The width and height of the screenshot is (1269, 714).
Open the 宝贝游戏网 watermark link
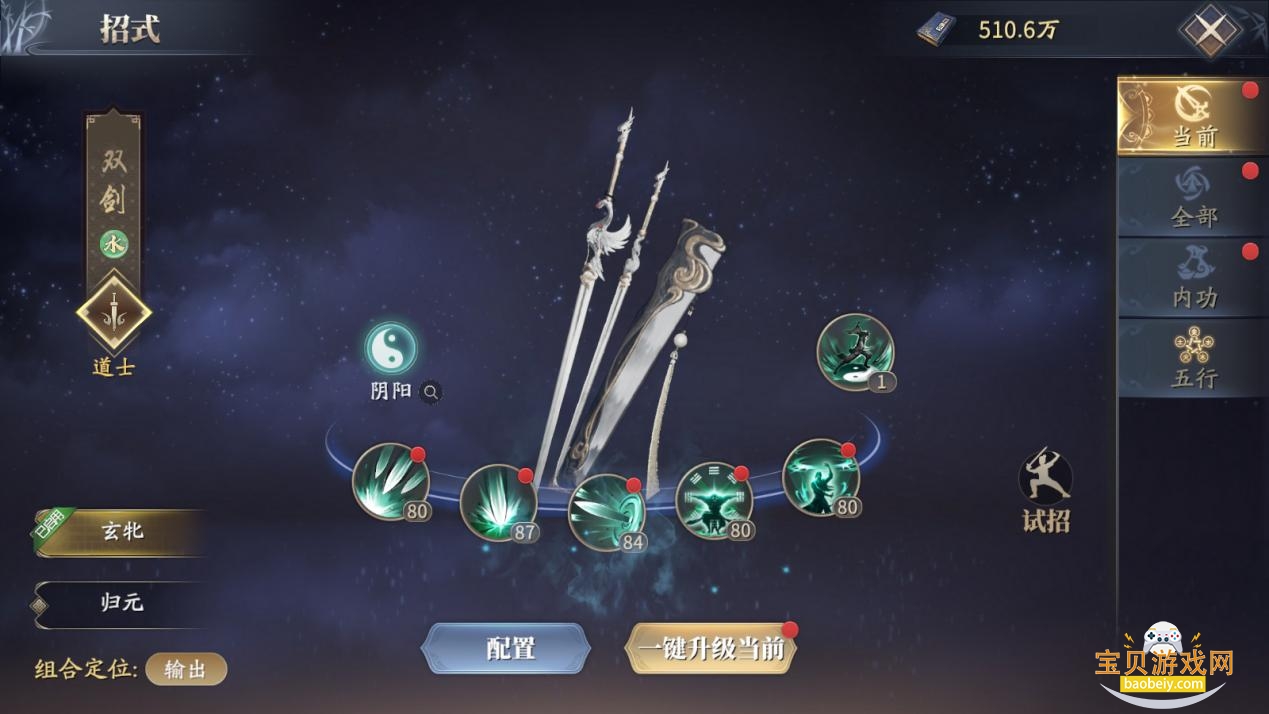tap(1163, 663)
